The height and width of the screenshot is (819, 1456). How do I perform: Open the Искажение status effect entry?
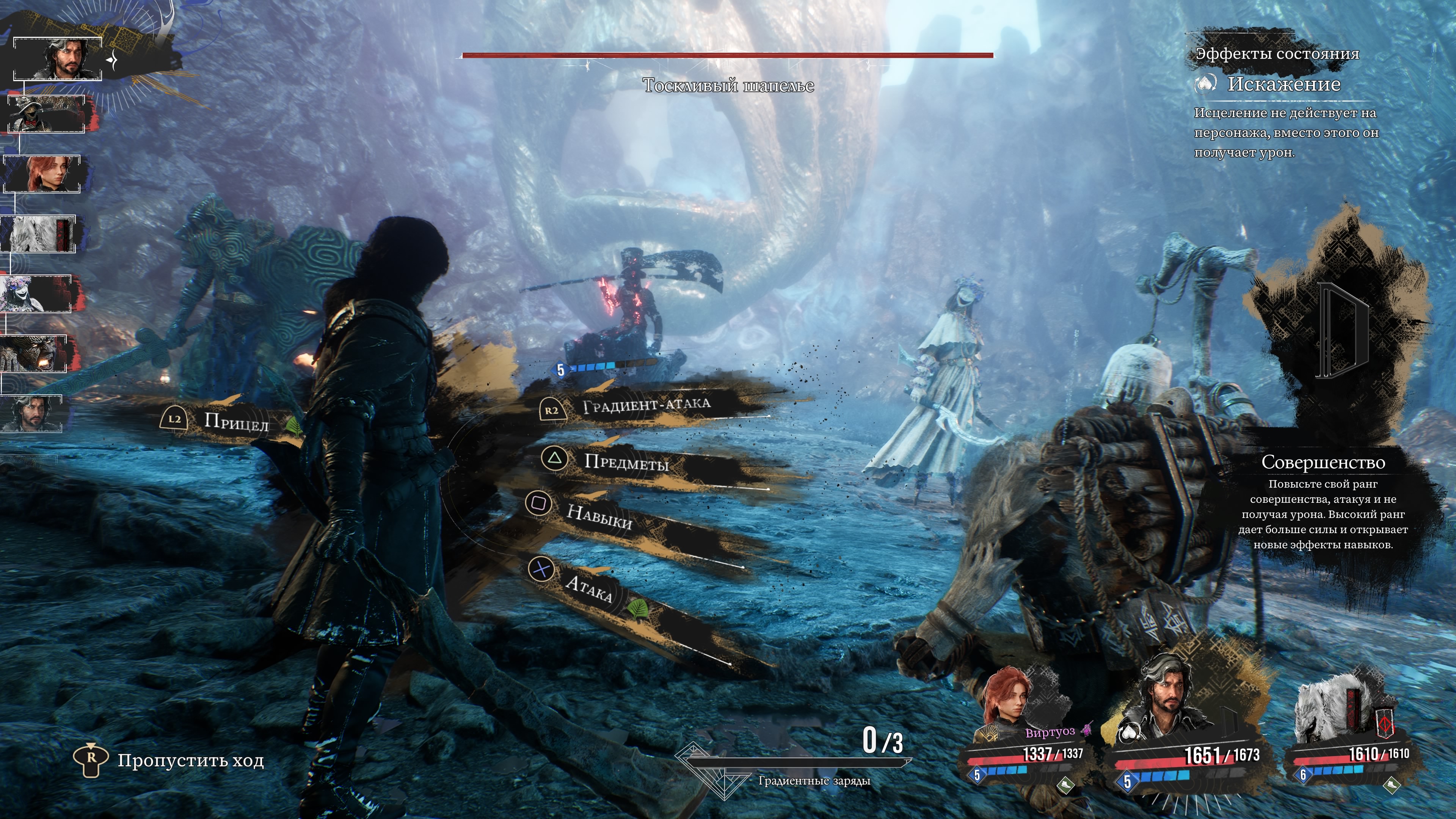[1283, 84]
